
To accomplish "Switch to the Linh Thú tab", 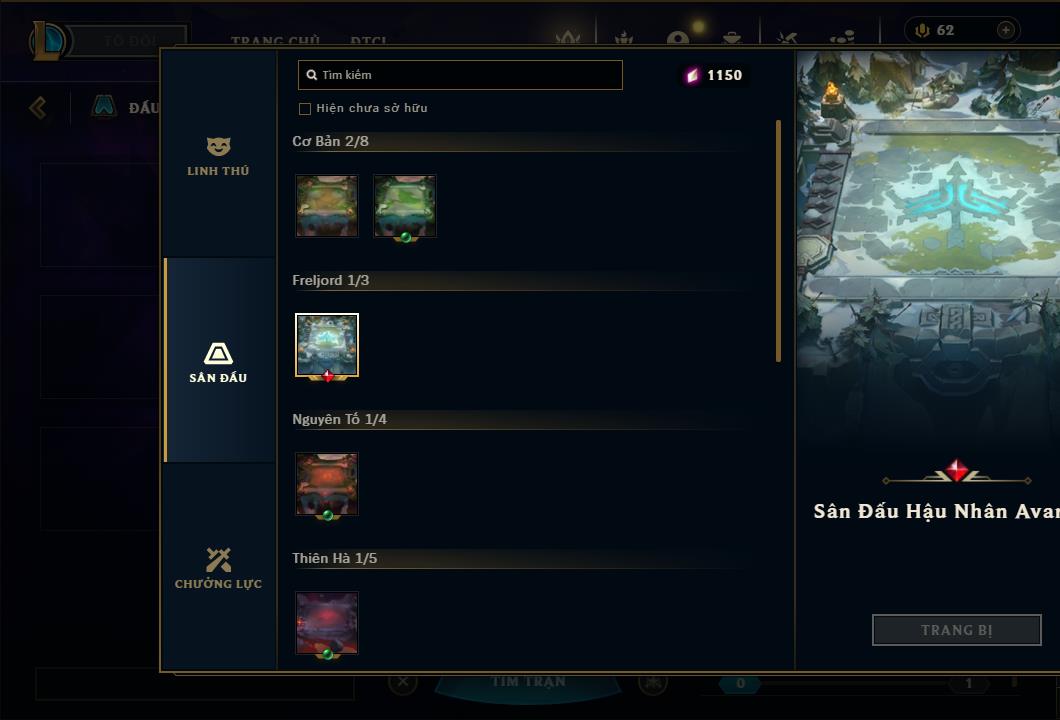I will tap(218, 157).
